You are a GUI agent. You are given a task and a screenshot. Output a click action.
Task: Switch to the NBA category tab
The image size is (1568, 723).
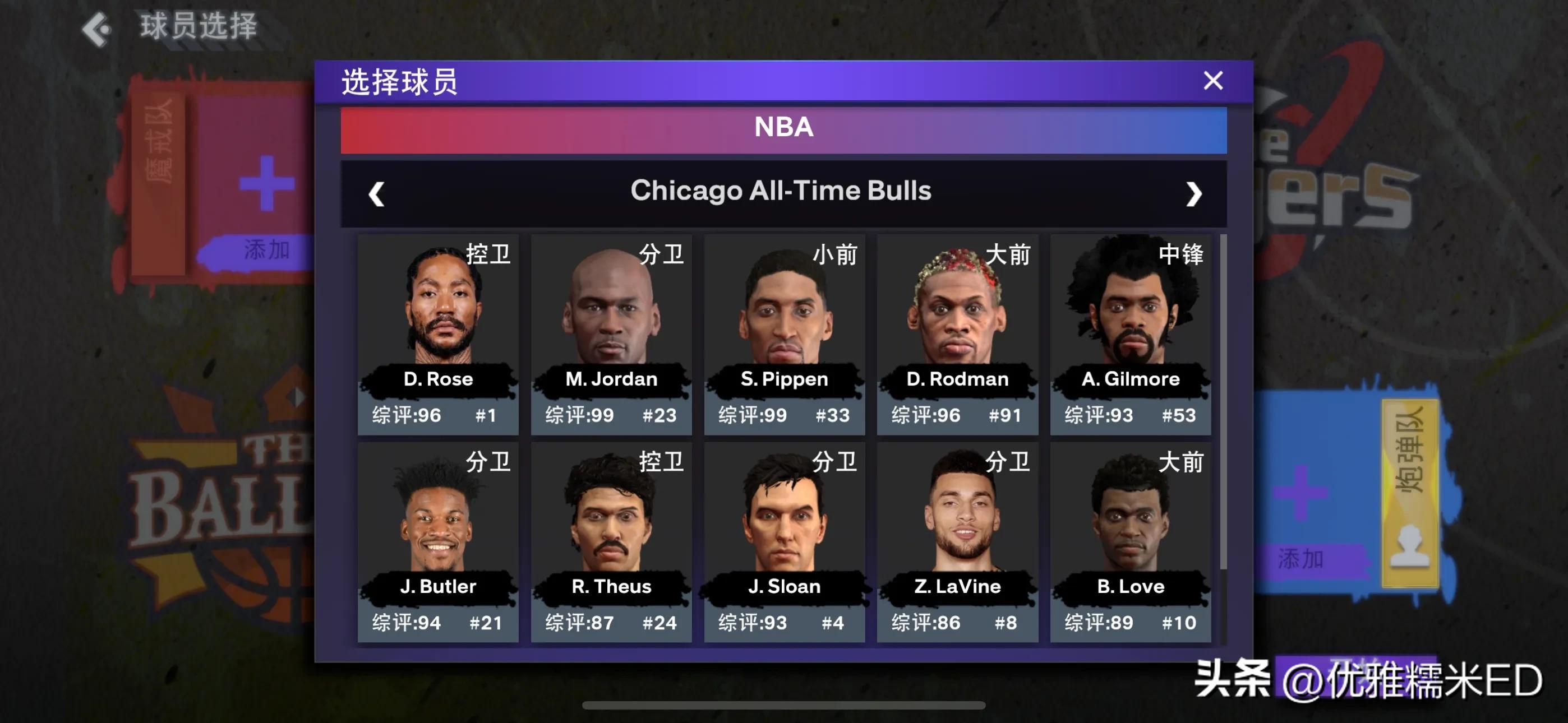[x=784, y=127]
